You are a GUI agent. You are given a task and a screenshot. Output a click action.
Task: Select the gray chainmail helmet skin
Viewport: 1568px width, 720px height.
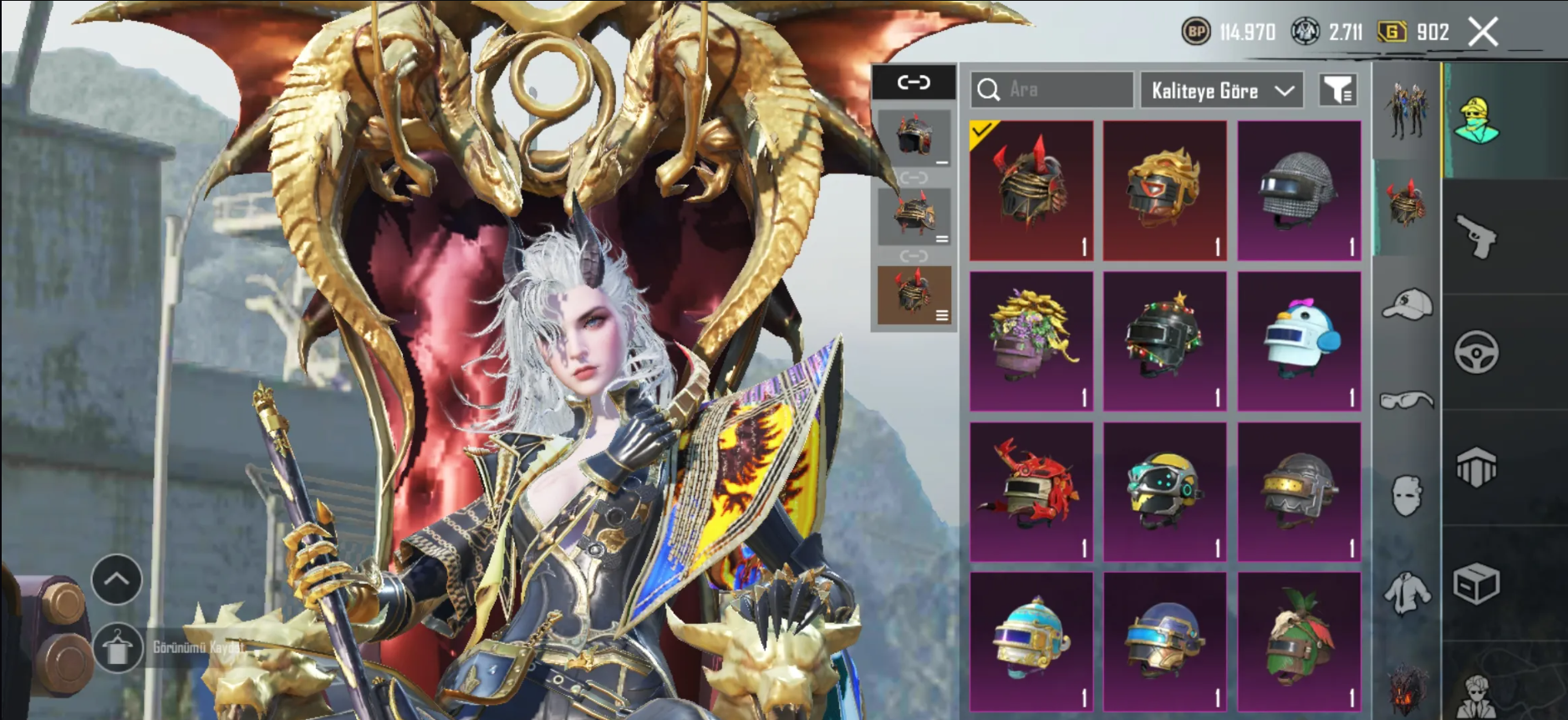point(1299,190)
